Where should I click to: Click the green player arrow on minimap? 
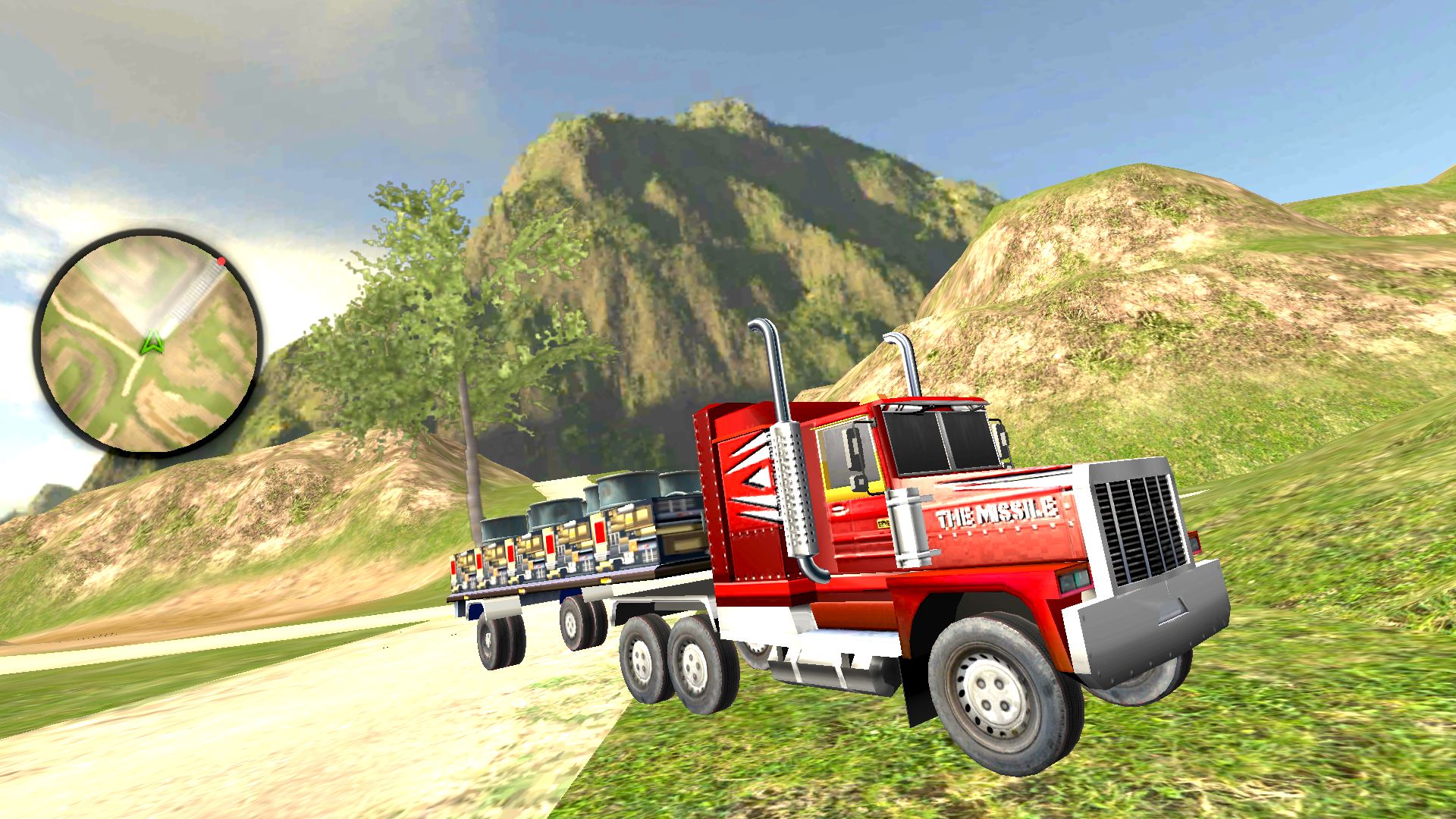[x=154, y=344]
